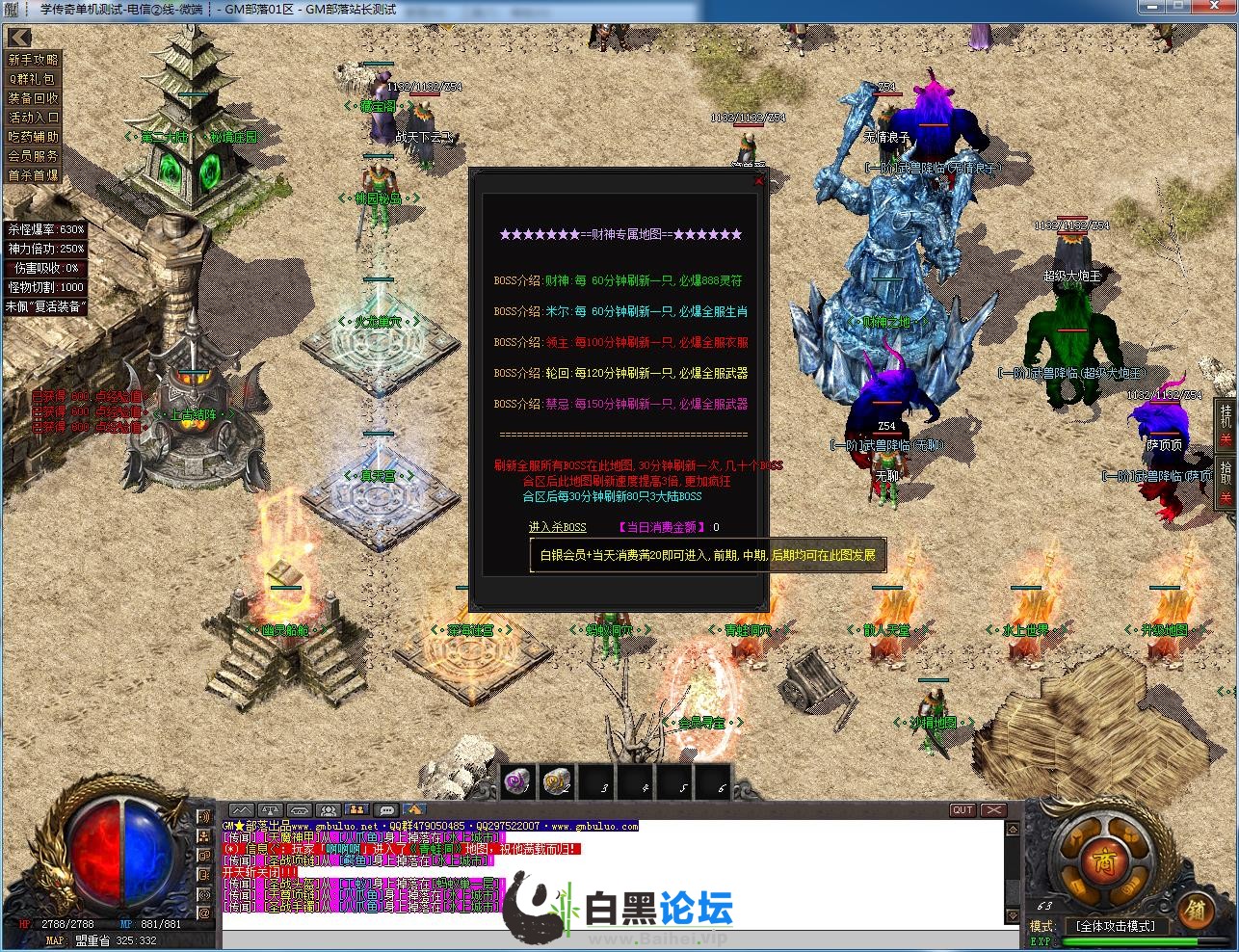
Task: Click the 进入杀BOSS link
Action: (x=557, y=527)
